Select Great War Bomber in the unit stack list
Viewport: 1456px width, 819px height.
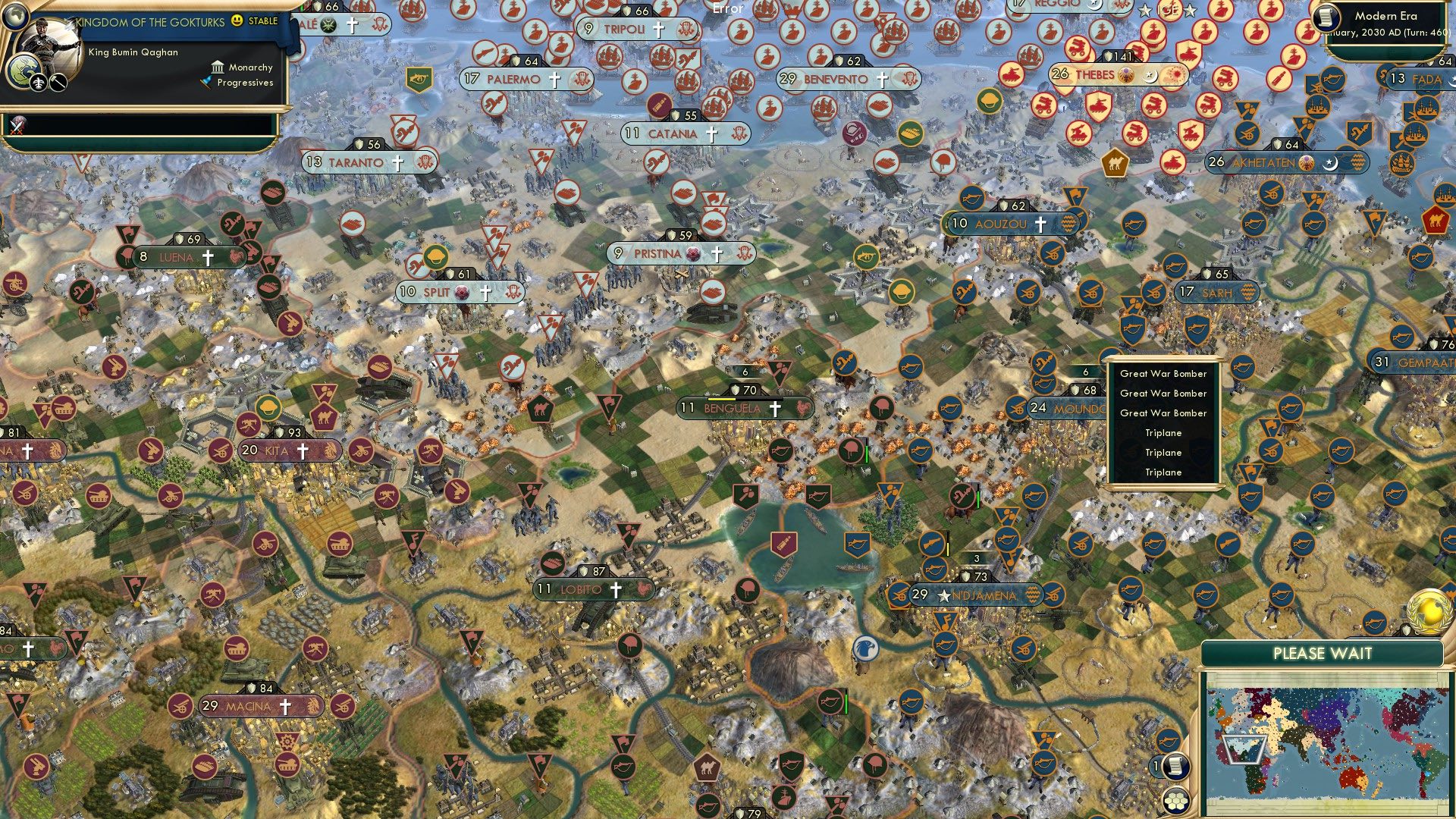click(x=1162, y=374)
